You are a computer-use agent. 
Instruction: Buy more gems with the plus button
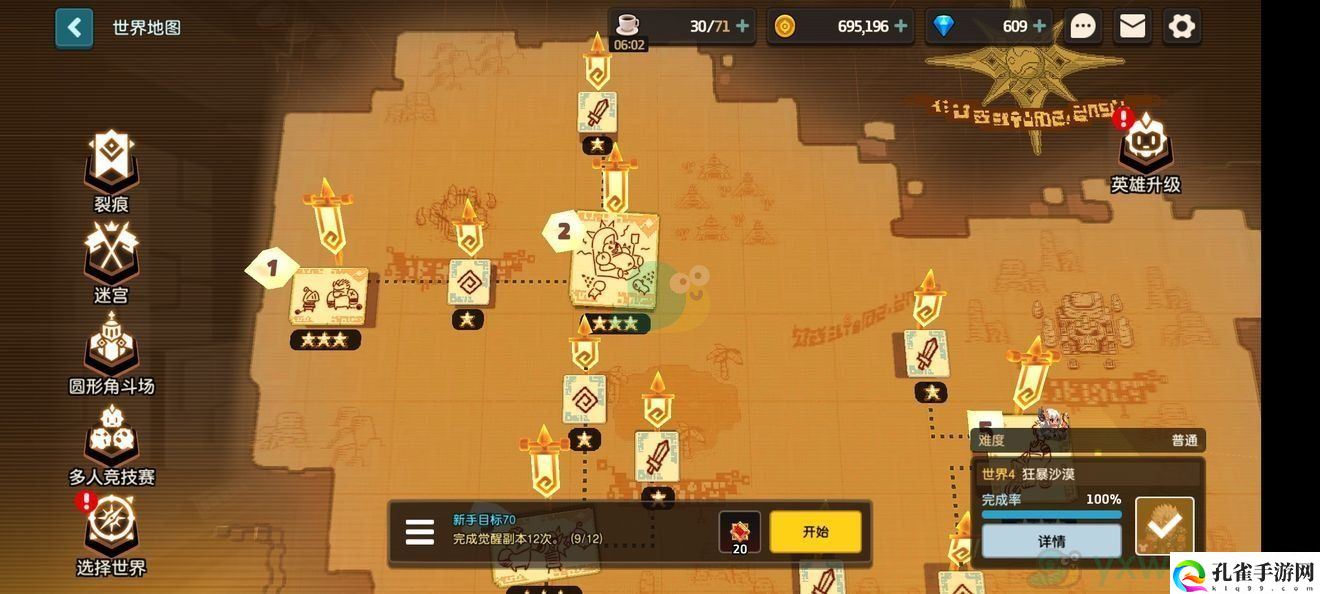1040,27
